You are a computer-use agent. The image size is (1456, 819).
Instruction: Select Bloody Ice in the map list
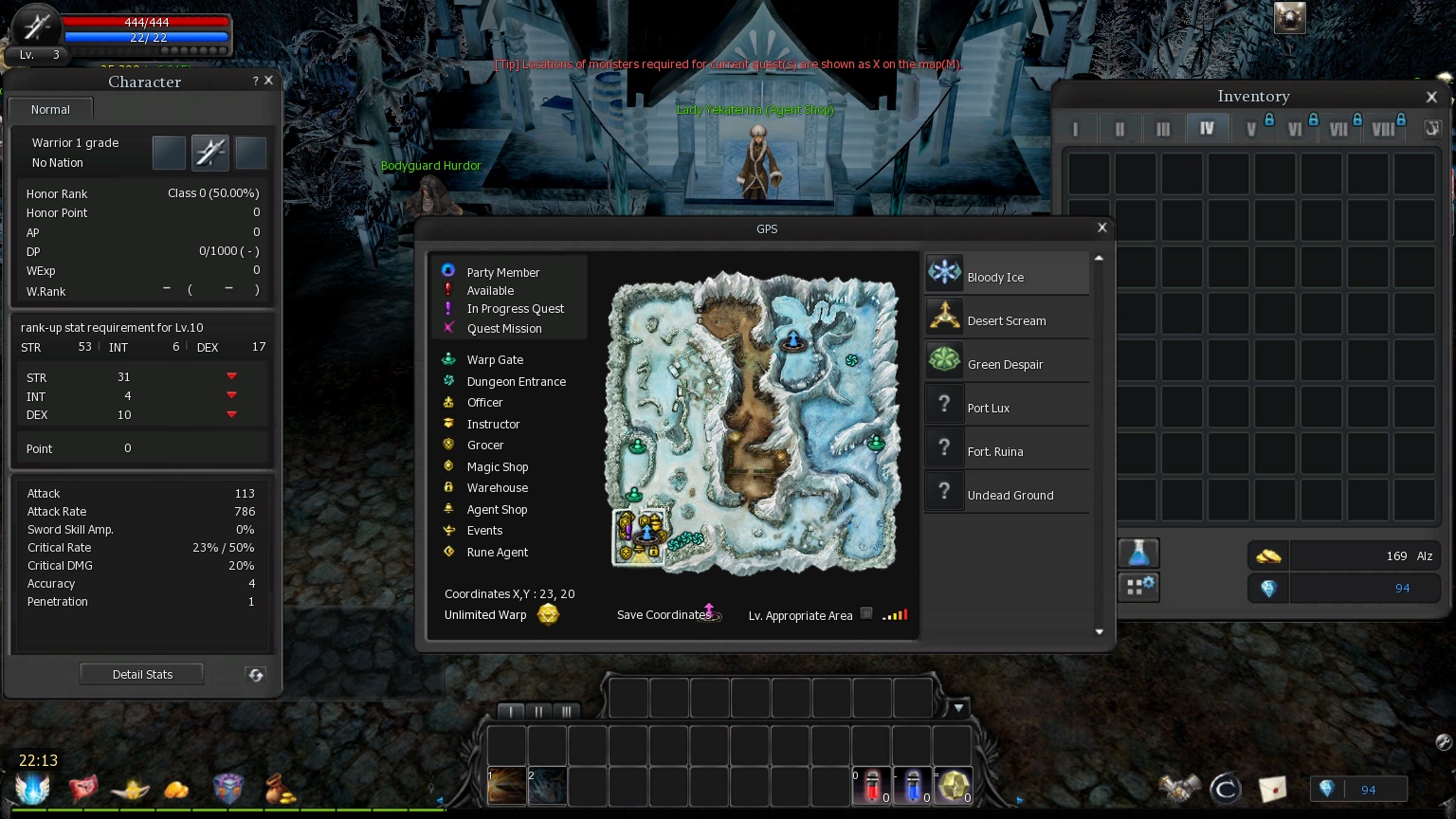click(1007, 274)
